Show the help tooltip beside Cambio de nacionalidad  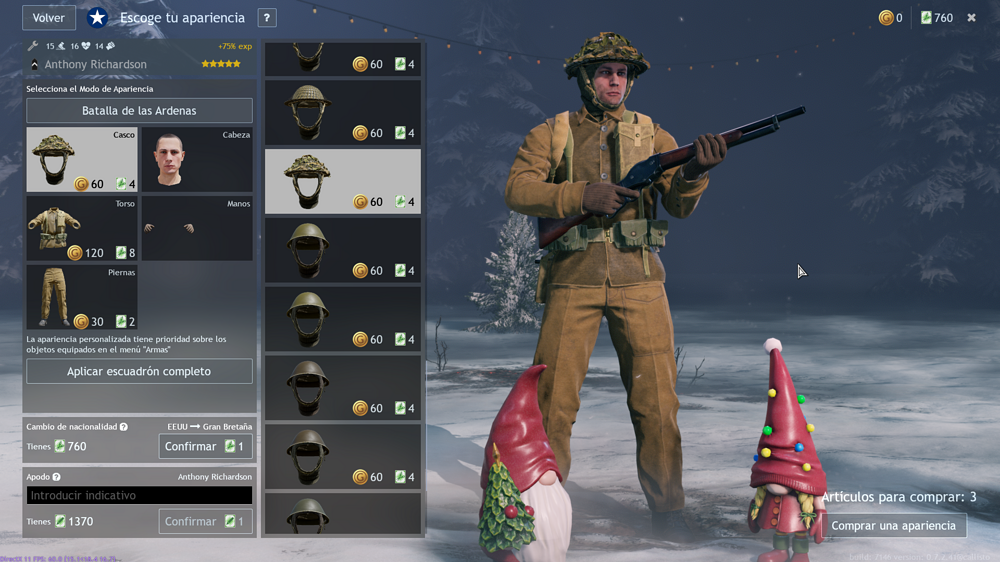(x=124, y=427)
